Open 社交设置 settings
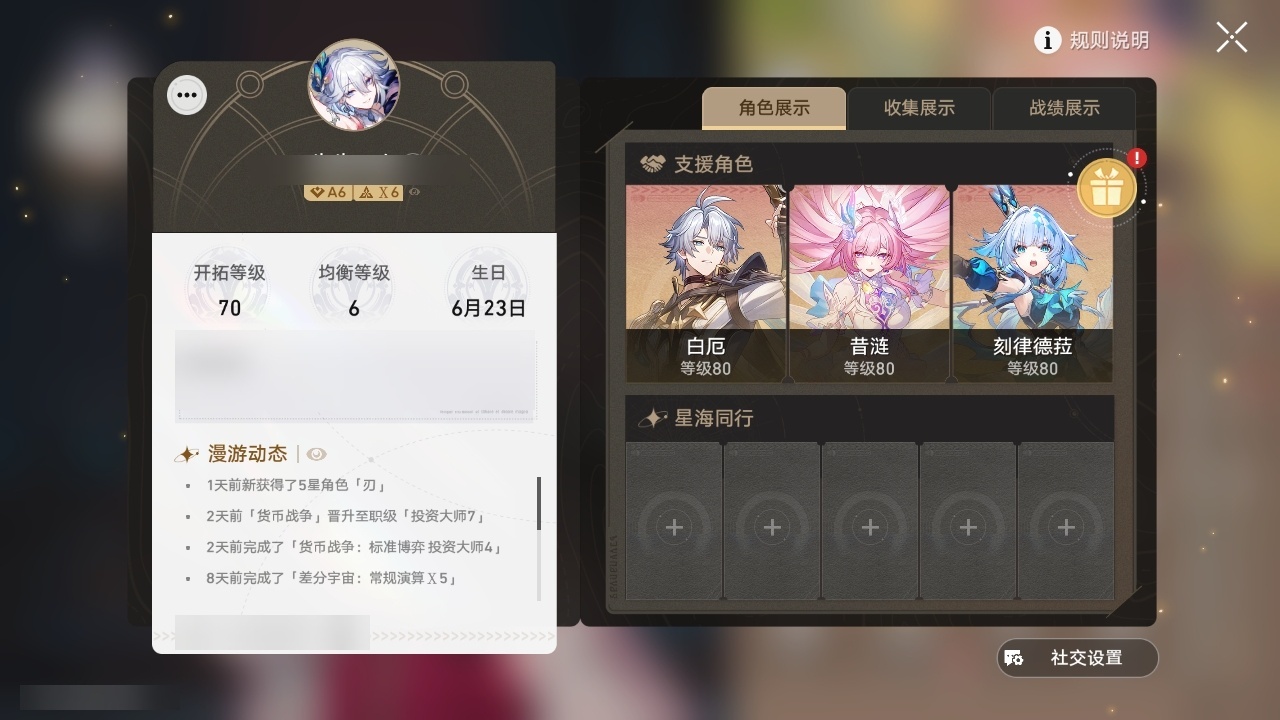 click(1076, 658)
